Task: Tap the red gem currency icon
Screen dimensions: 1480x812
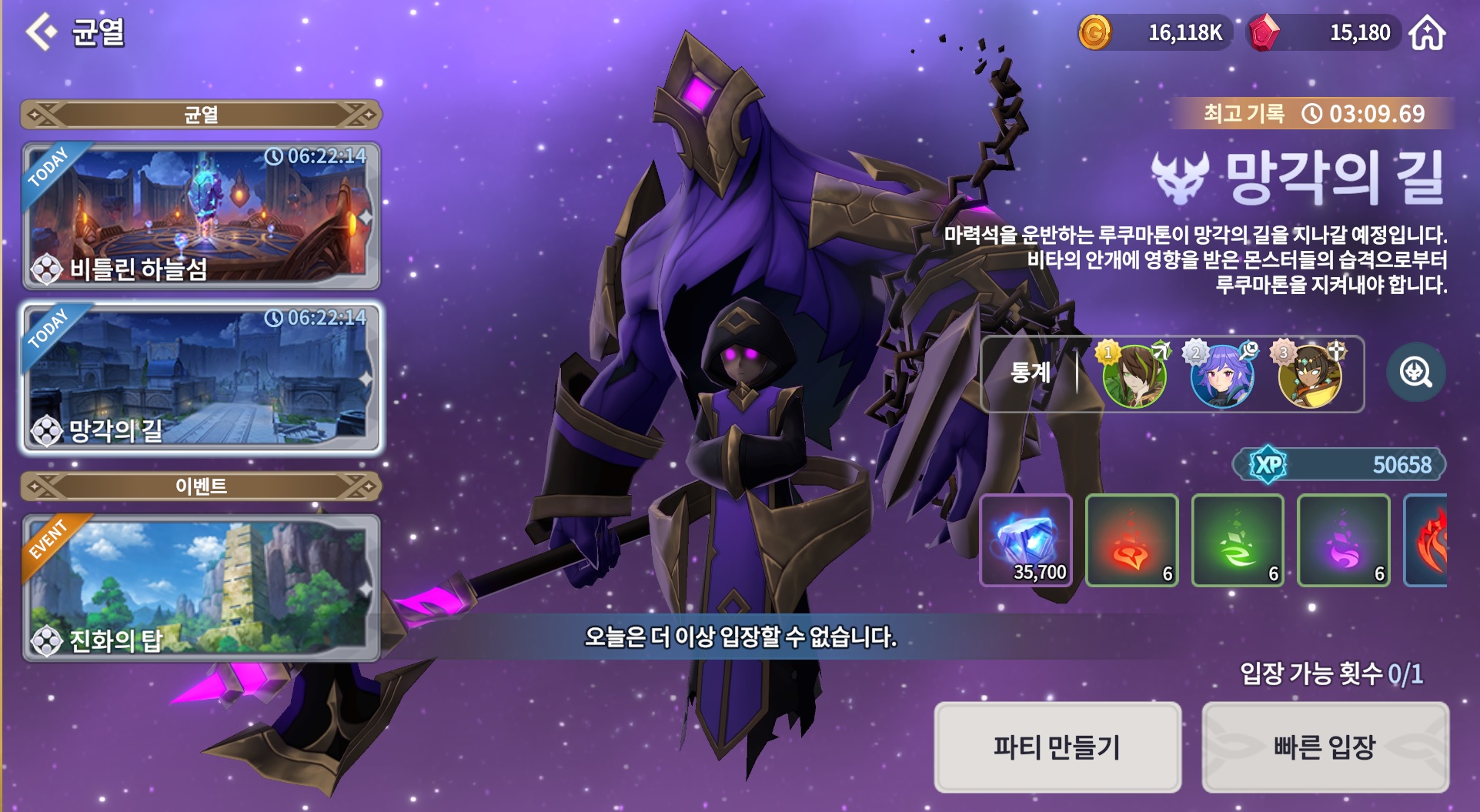Action: pos(1263,33)
